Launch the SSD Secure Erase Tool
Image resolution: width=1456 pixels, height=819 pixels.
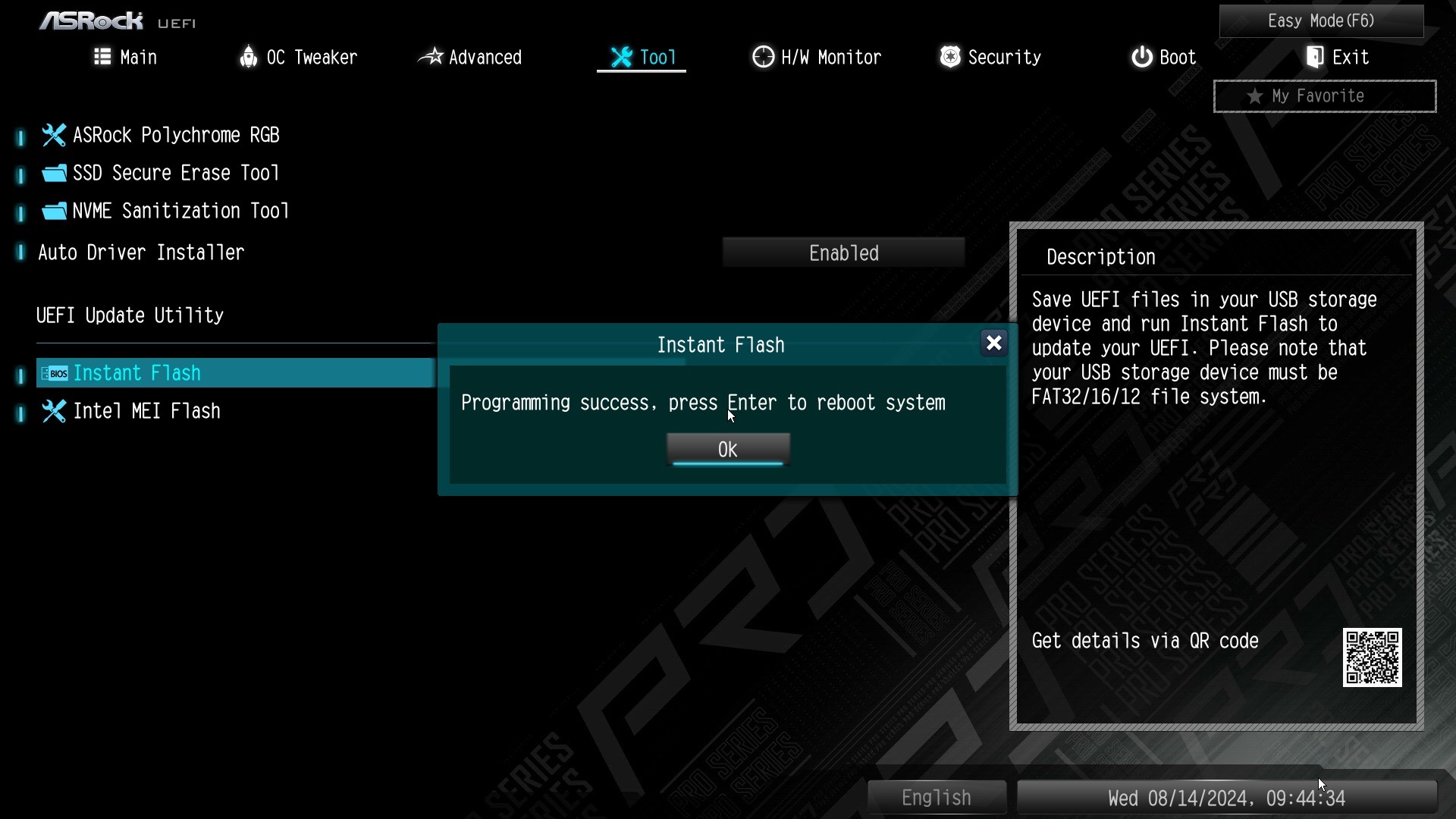pos(175,173)
